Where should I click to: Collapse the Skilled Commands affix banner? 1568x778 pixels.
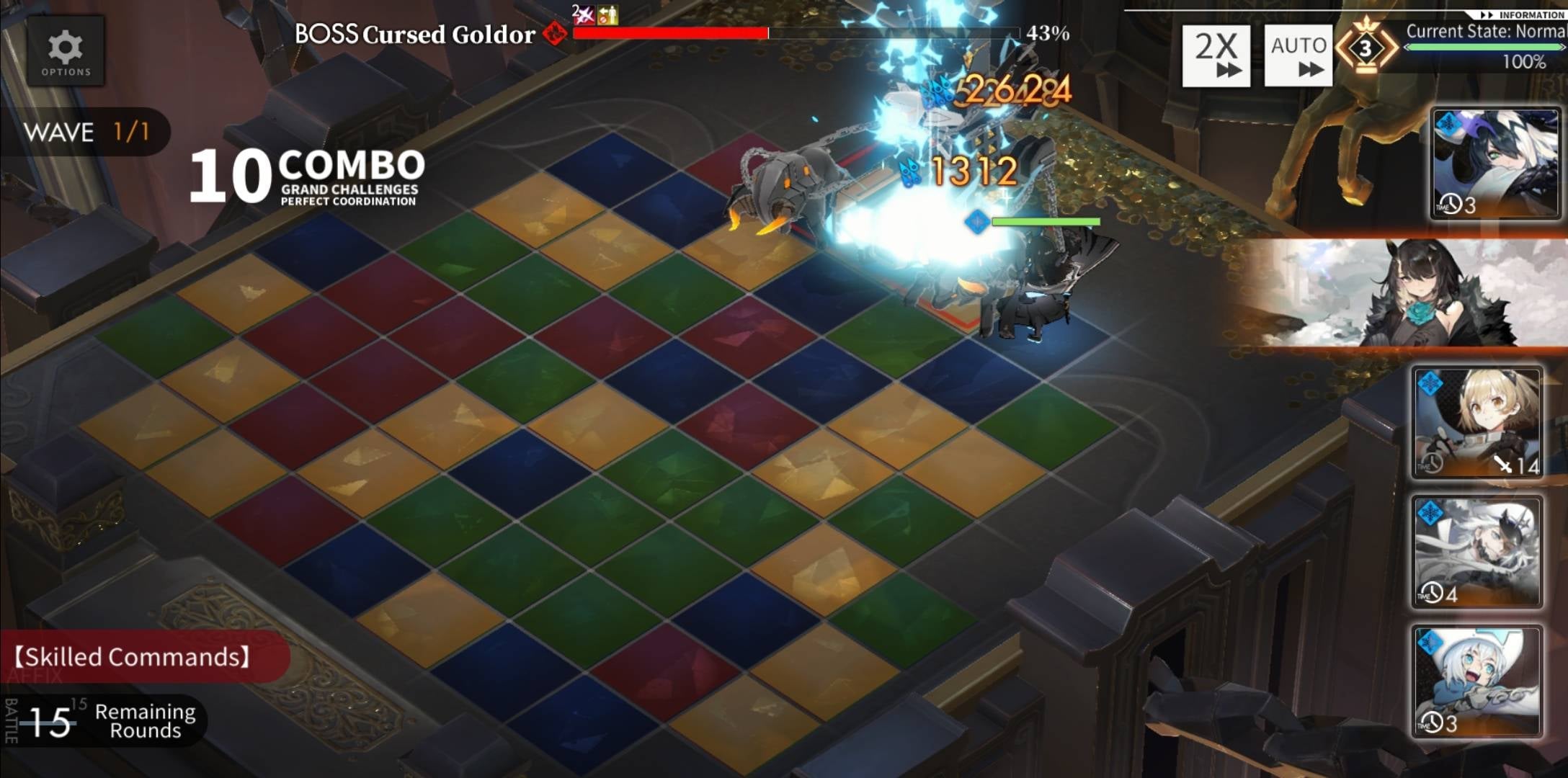click(x=133, y=657)
